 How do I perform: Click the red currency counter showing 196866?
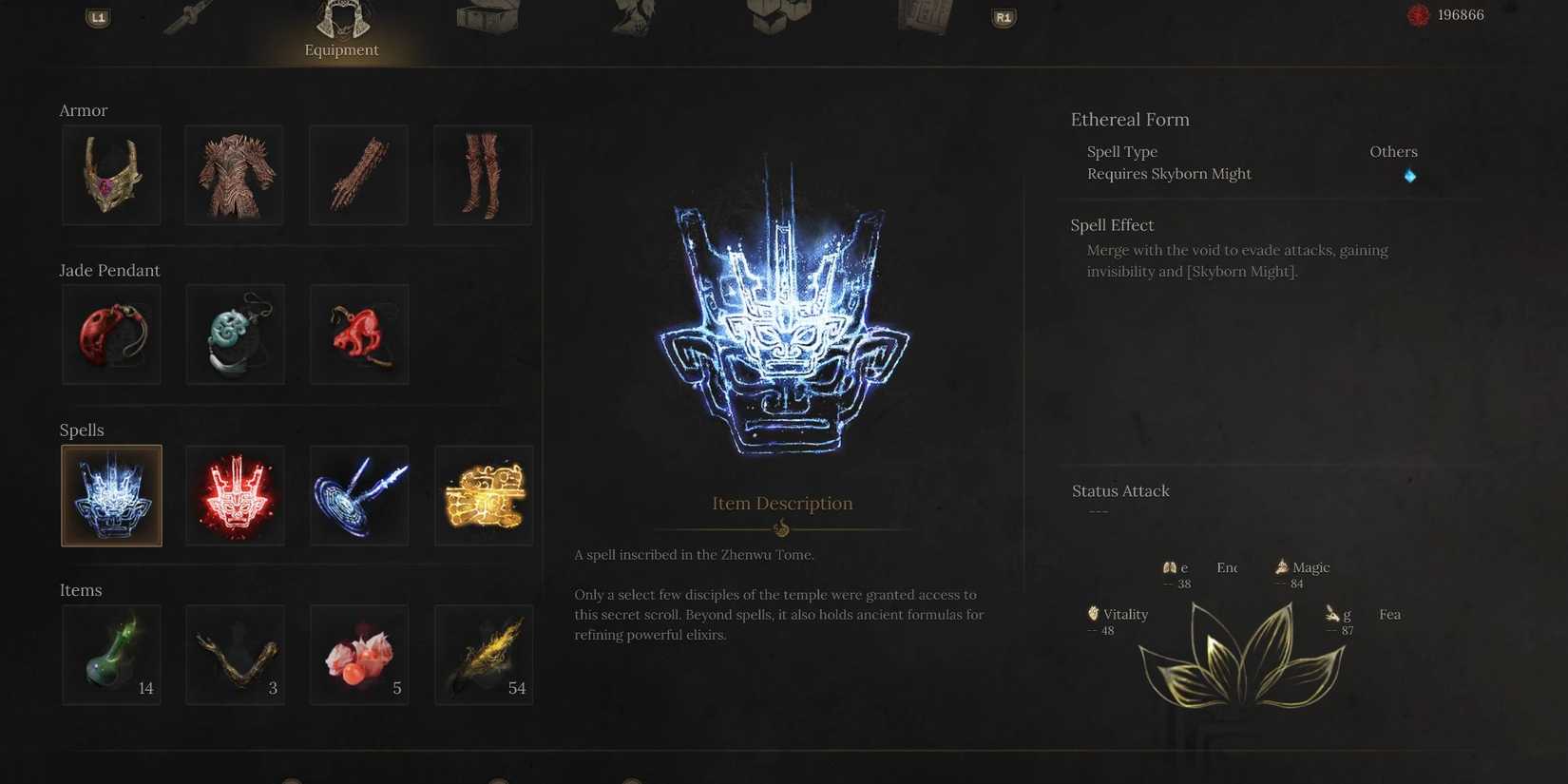point(1444,15)
